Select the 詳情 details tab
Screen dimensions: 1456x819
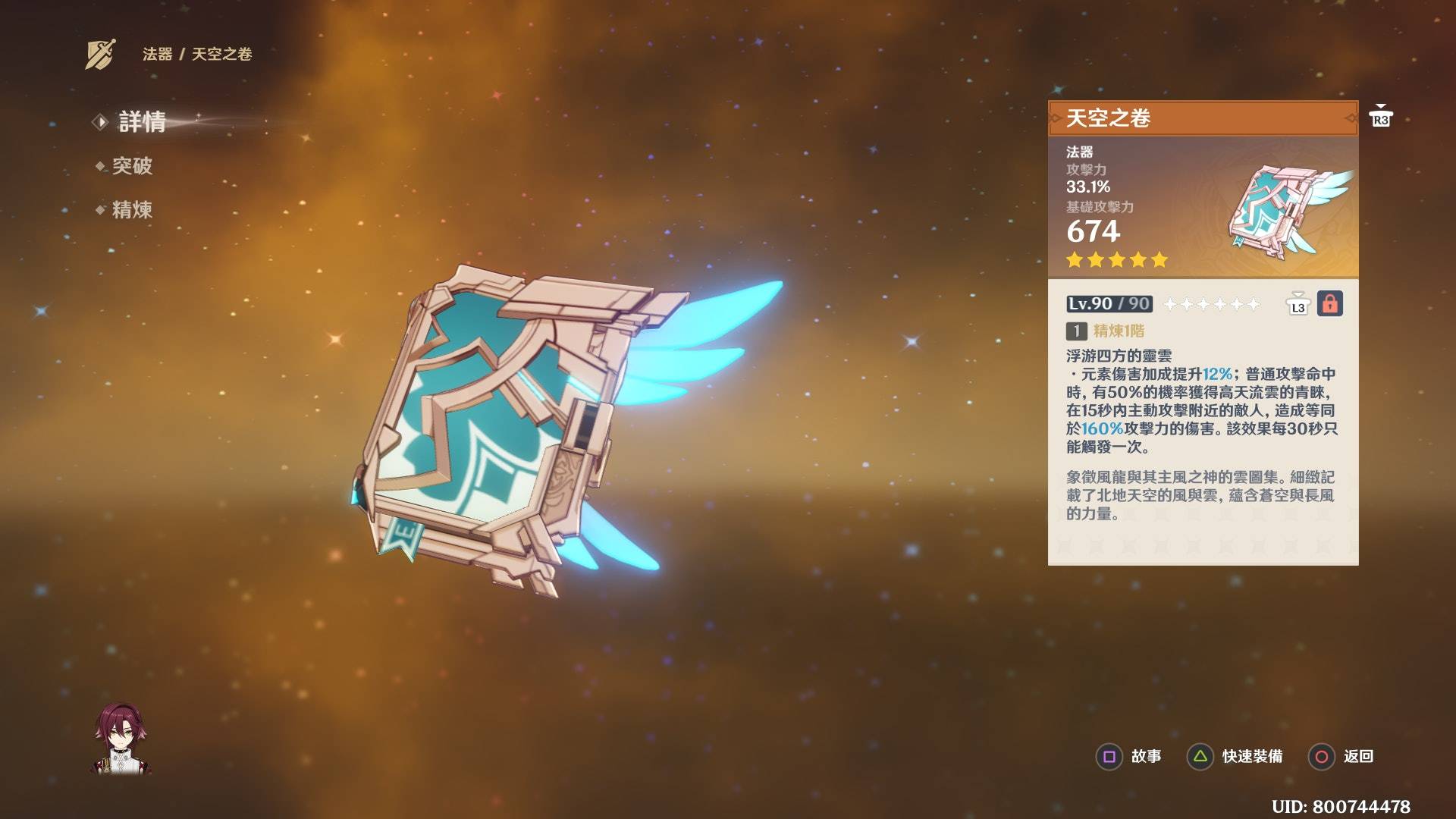click(x=142, y=121)
